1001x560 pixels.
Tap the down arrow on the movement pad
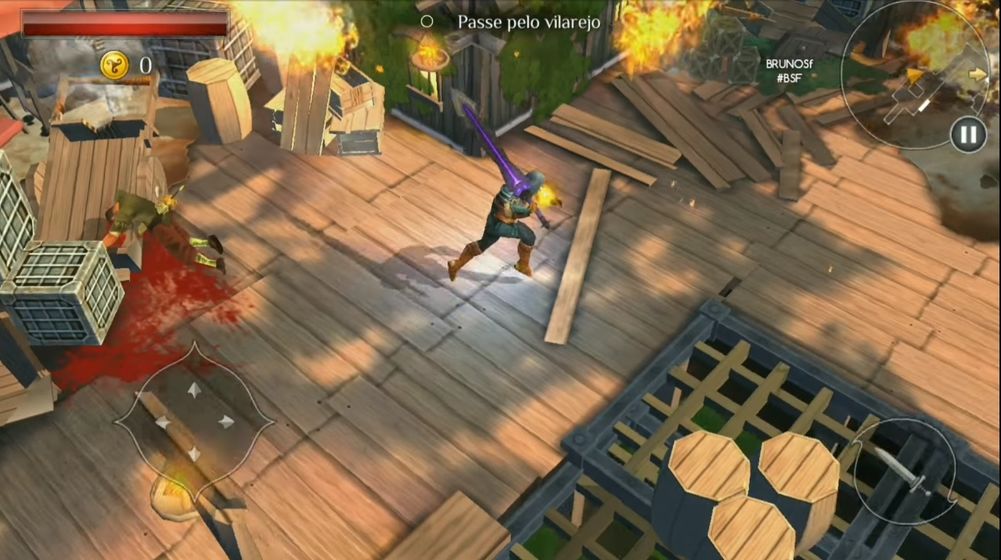[194, 454]
